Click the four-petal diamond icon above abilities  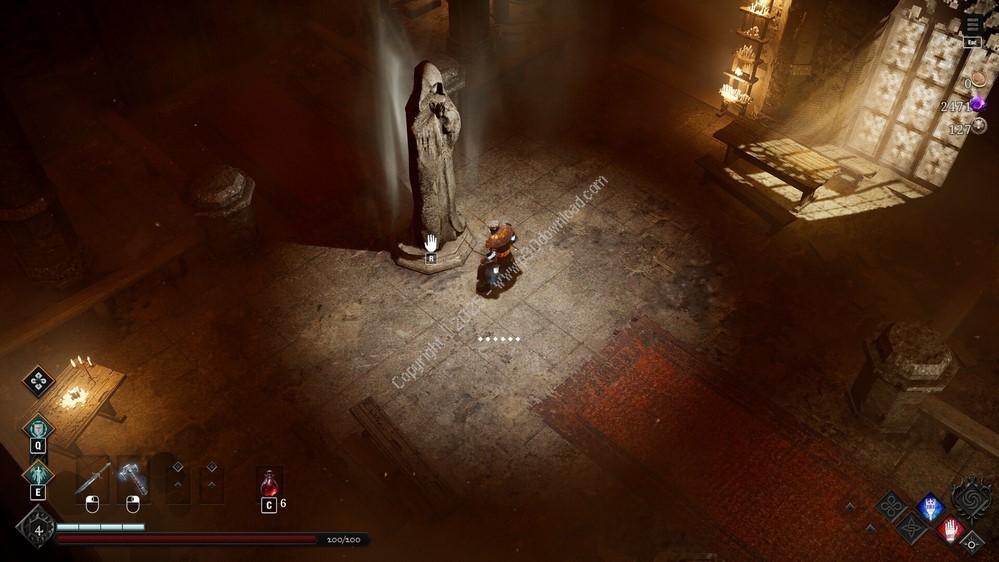point(38,380)
